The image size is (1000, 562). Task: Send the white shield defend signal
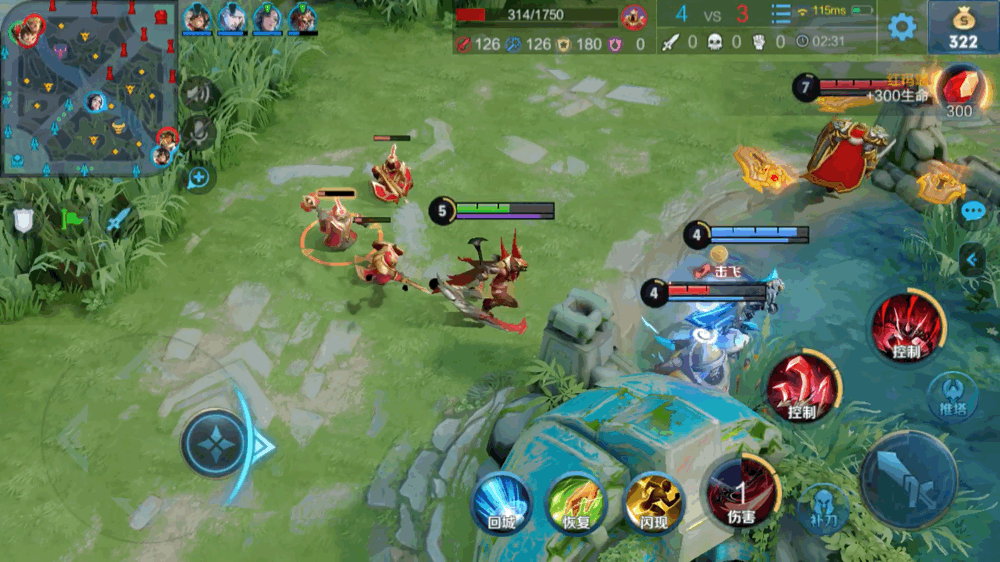pos(24,220)
